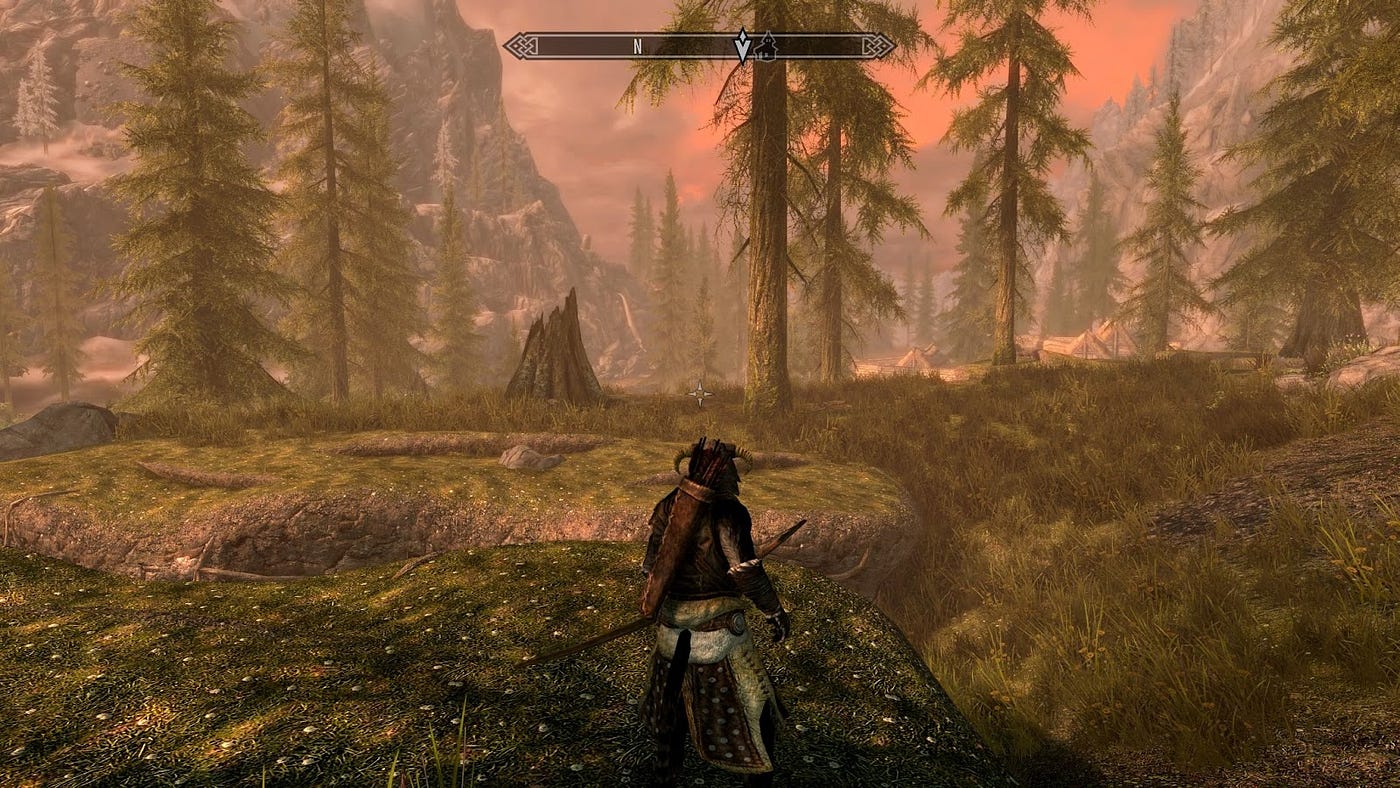1400x788 pixels.
Task: Select the building location icon on the compass
Action: (765, 46)
